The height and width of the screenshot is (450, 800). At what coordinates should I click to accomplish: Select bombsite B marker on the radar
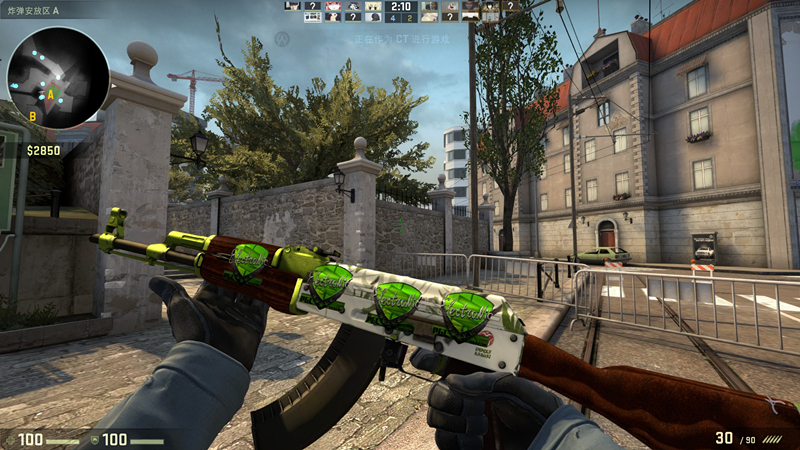(x=32, y=116)
